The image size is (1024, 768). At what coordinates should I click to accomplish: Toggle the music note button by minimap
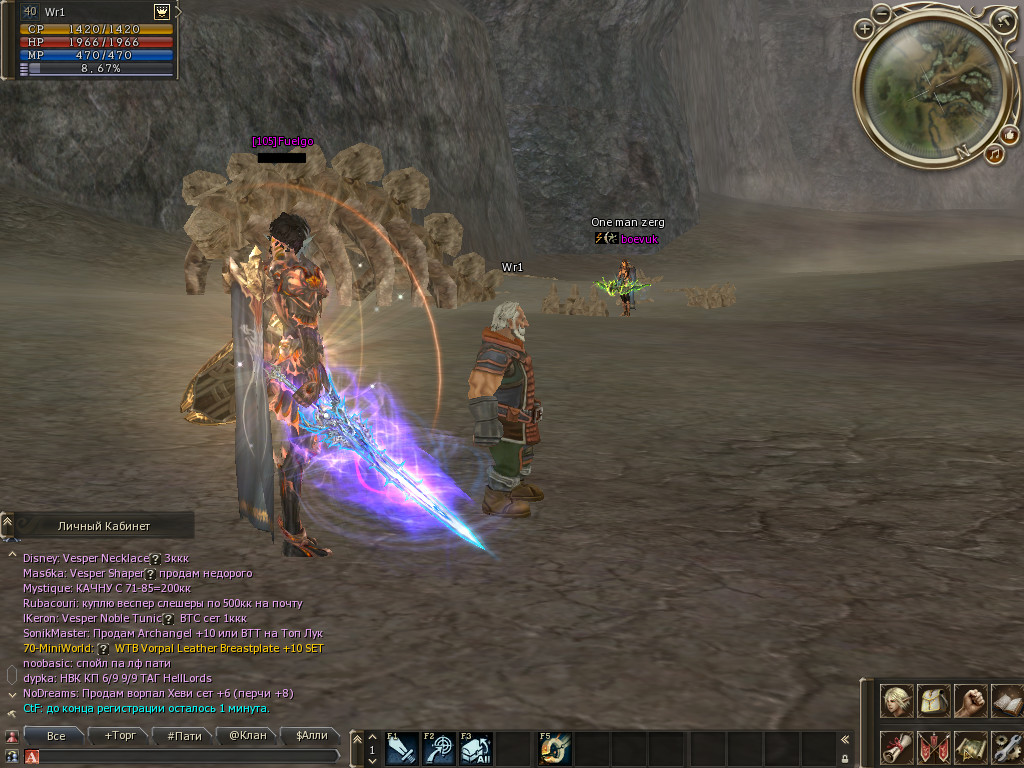tap(994, 154)
